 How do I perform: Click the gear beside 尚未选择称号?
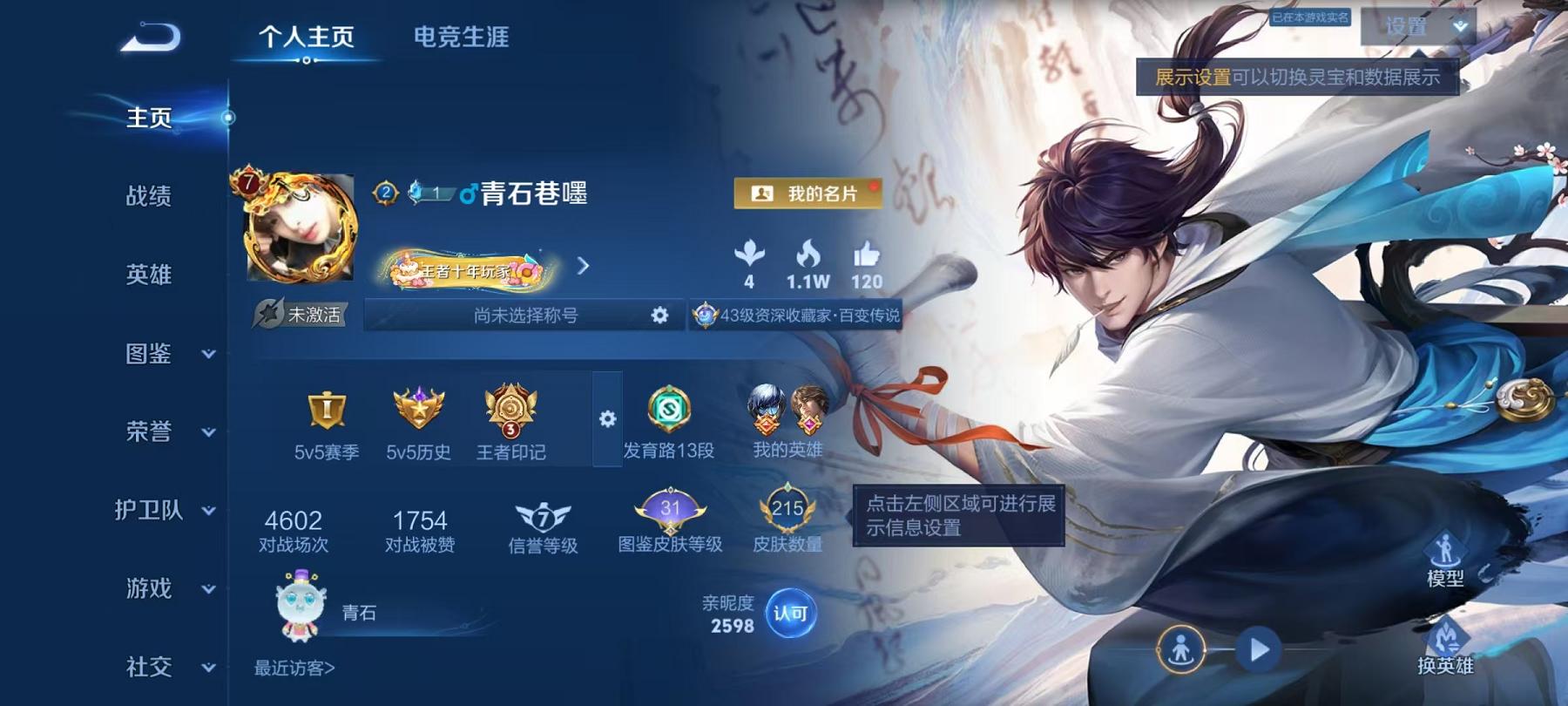point(659,316)
